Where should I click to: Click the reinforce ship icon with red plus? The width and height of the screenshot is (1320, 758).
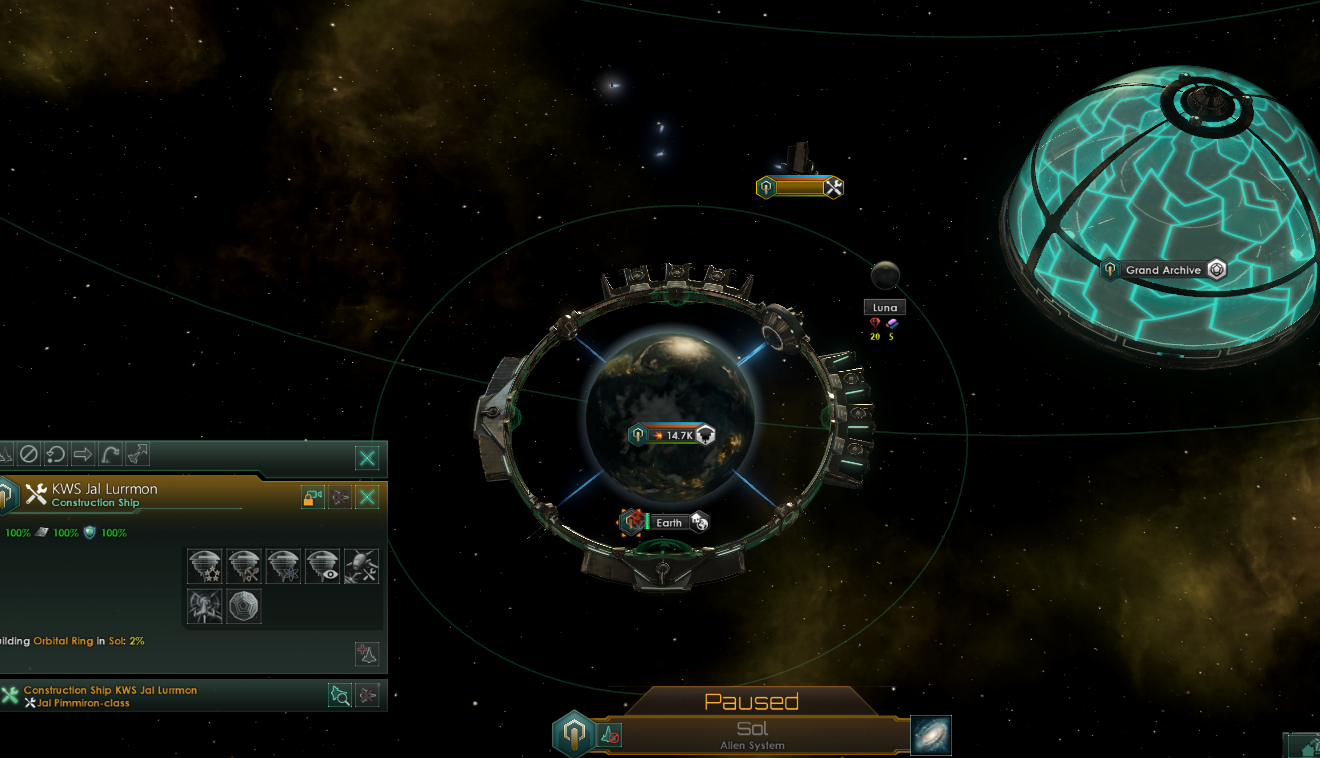(366, 653)
